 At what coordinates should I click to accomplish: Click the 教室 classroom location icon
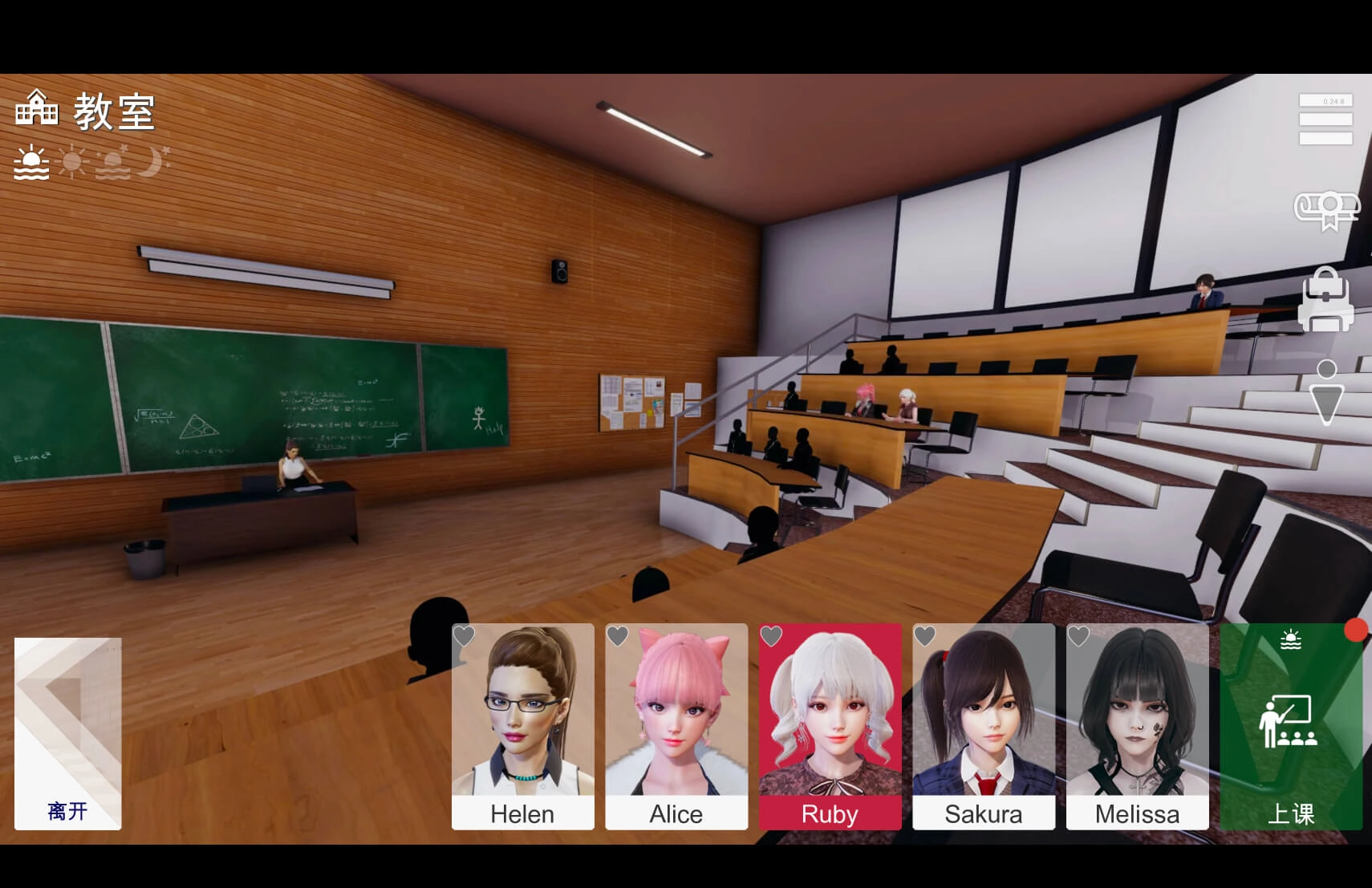tap(37, 109)
